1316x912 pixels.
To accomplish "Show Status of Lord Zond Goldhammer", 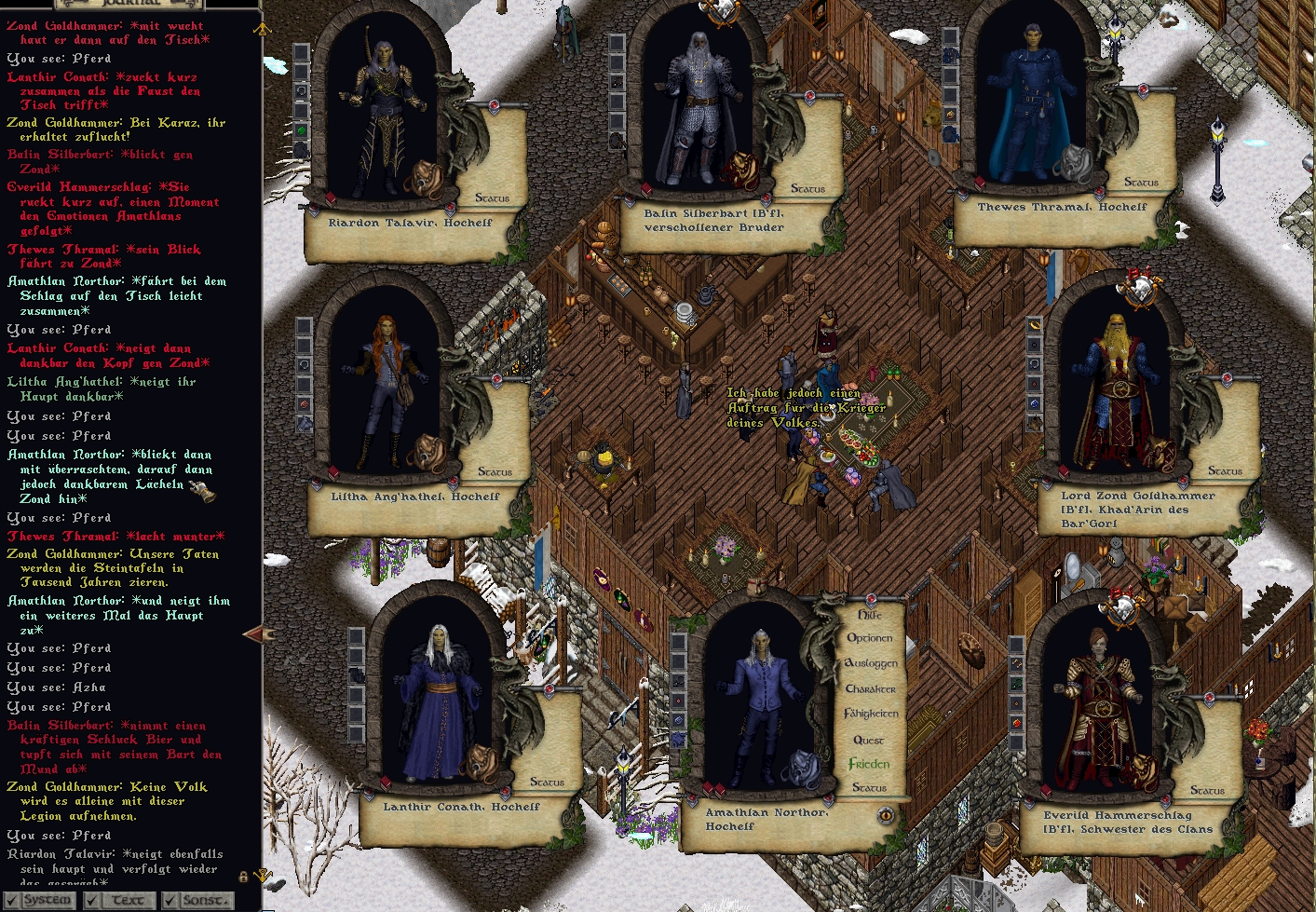I will pyautogui.click(x=1225, y=471).
